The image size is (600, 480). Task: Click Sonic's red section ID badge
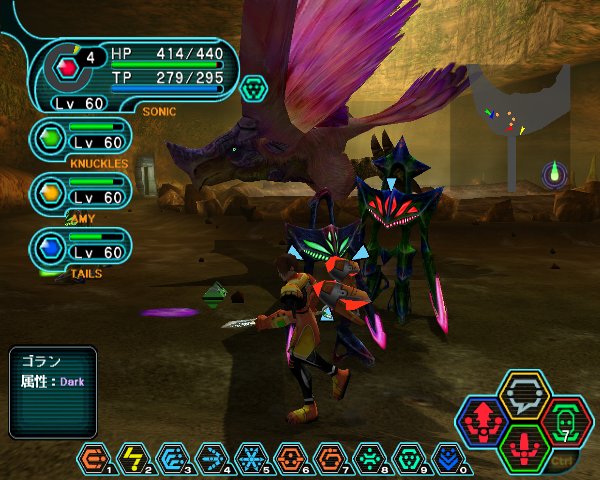point(68,68)
